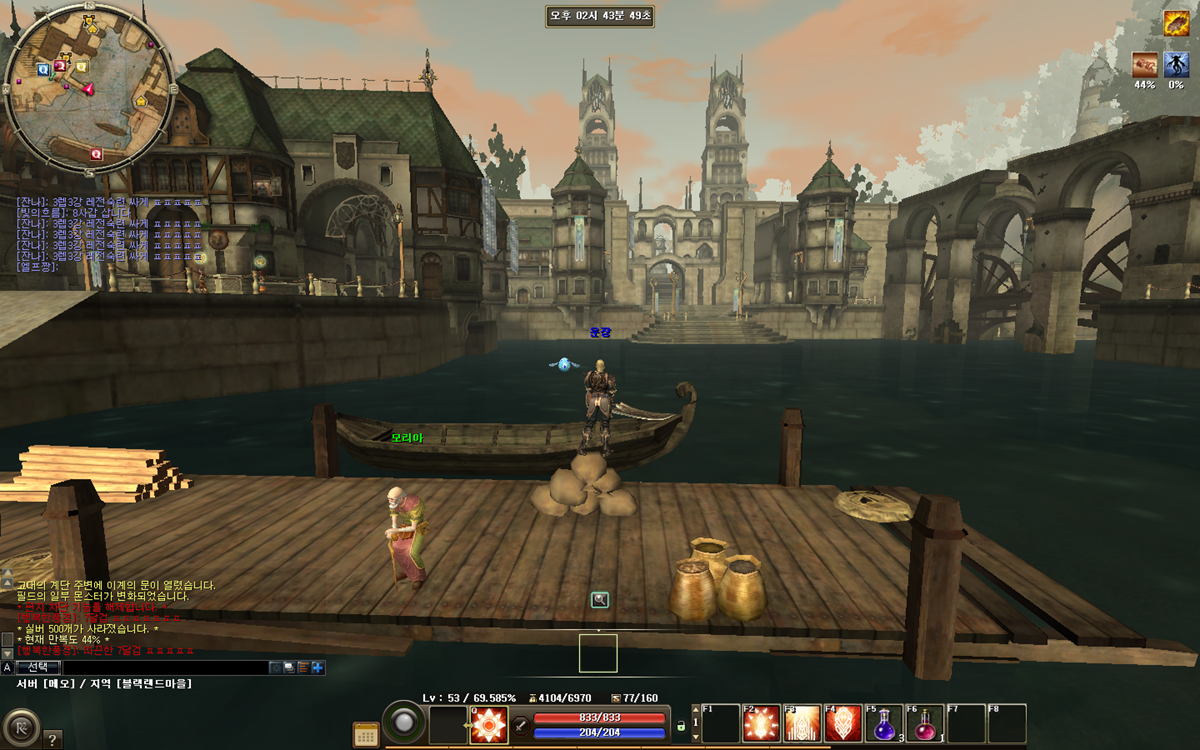The width and height of the screenshot is (1200, 750).
Task: Switch hotbar page with the up arrow
Action: 696,711
